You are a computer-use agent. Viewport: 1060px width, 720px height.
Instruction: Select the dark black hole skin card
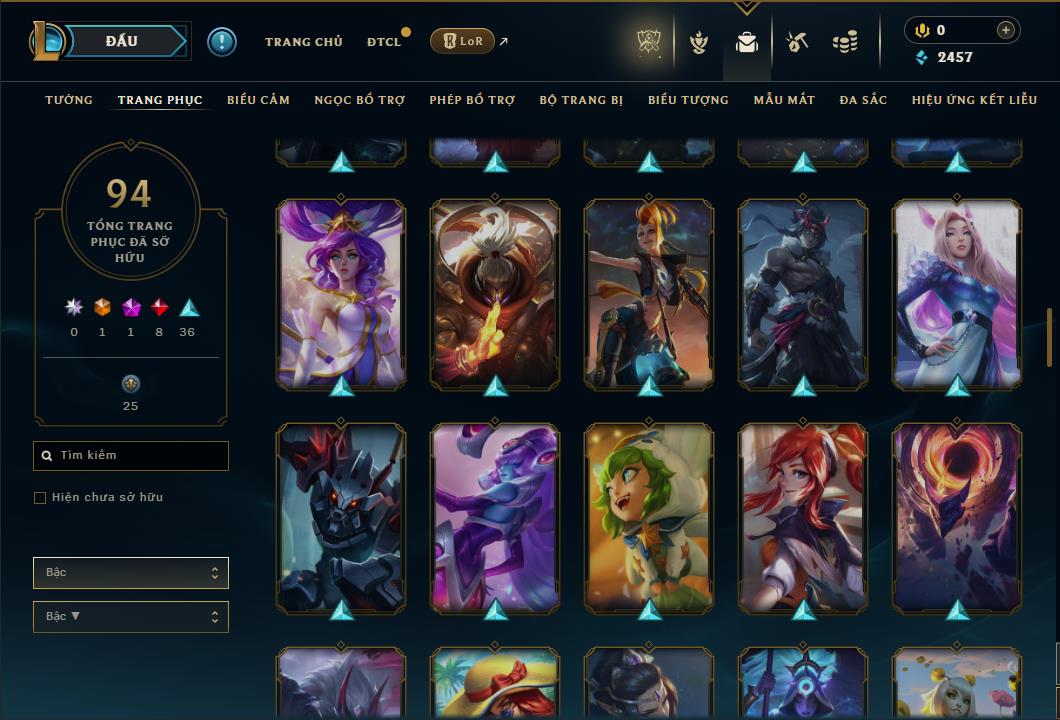point(957,518)
